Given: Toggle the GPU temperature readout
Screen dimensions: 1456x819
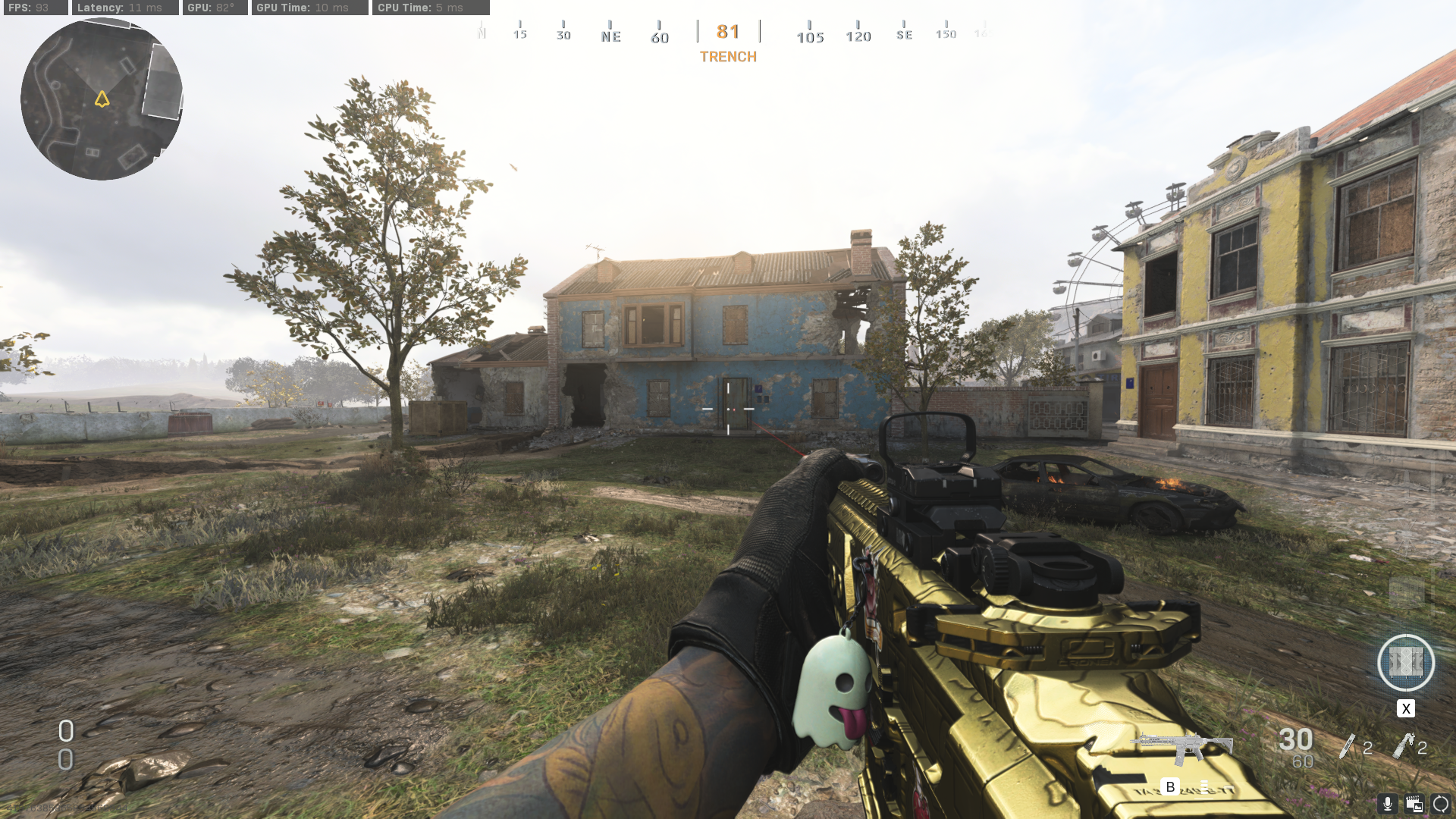Looking at the screenshot, I should 214,8.
